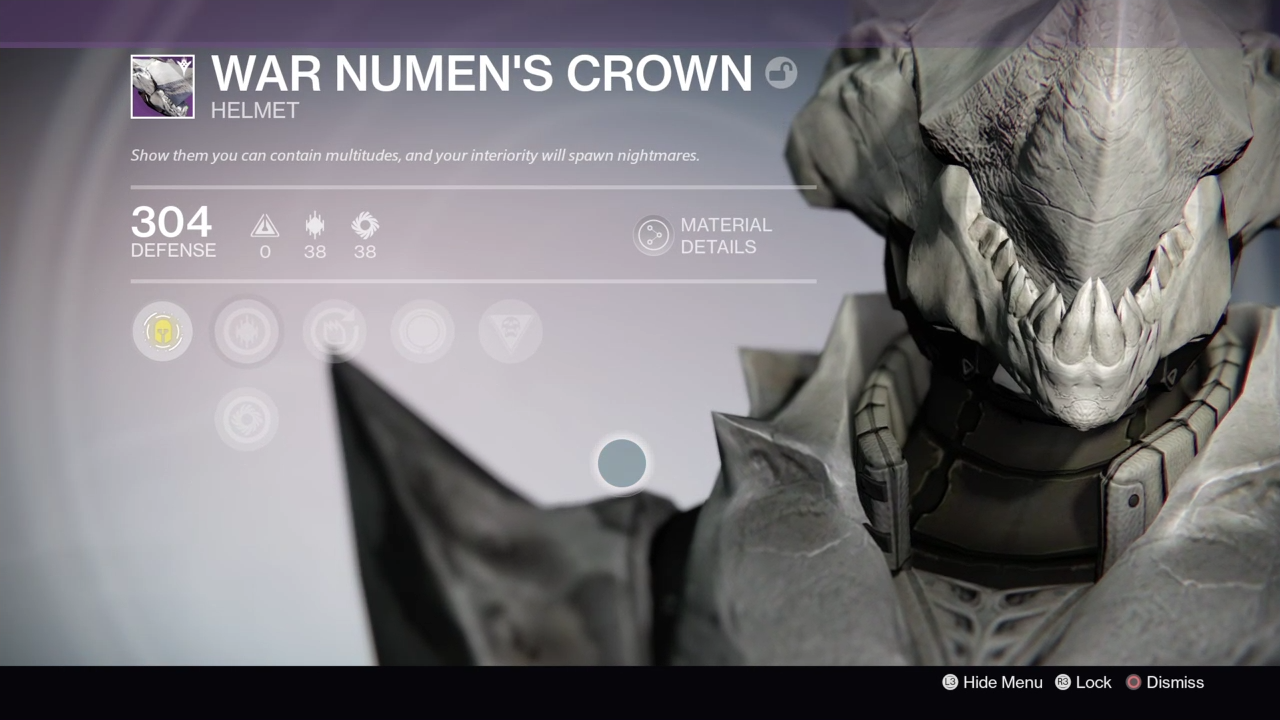Open the Material Details panel
The height and width of the screenshot is (720, 1280).
click(x=653, y=236)
